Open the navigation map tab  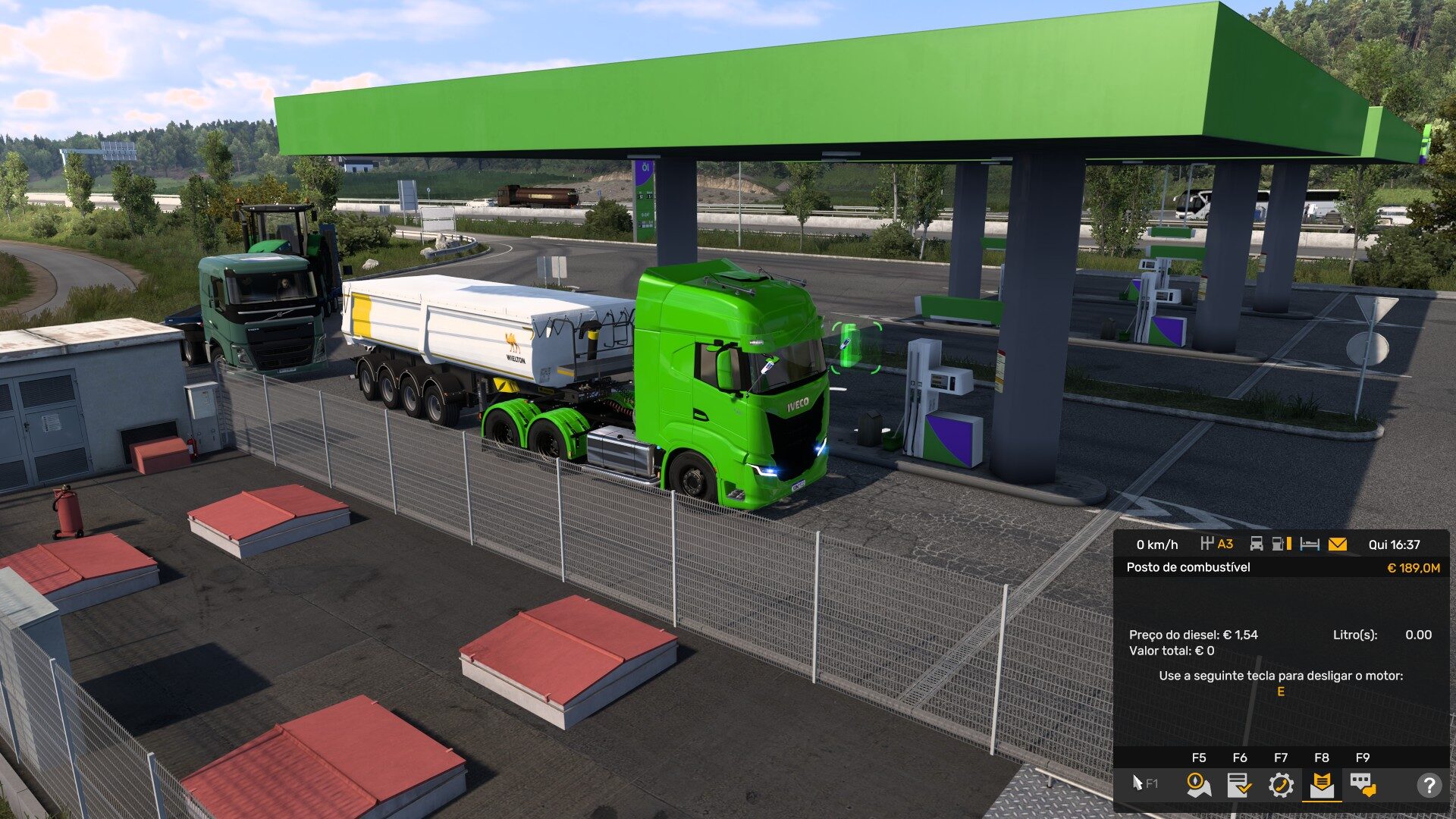tap(1198, 785)
